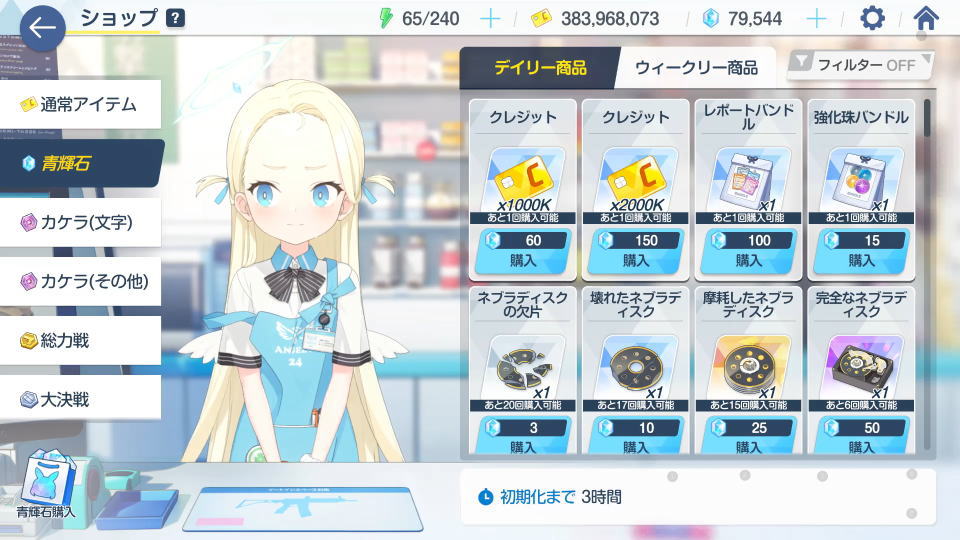
Task: Toggle the フィルター filter button
Action: pos(861,65)
